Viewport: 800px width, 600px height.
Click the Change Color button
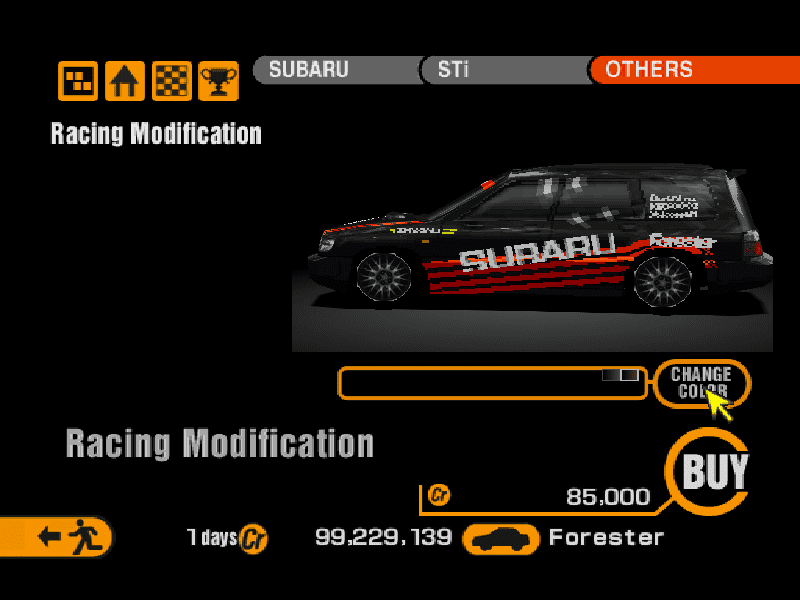pos(701,382)
